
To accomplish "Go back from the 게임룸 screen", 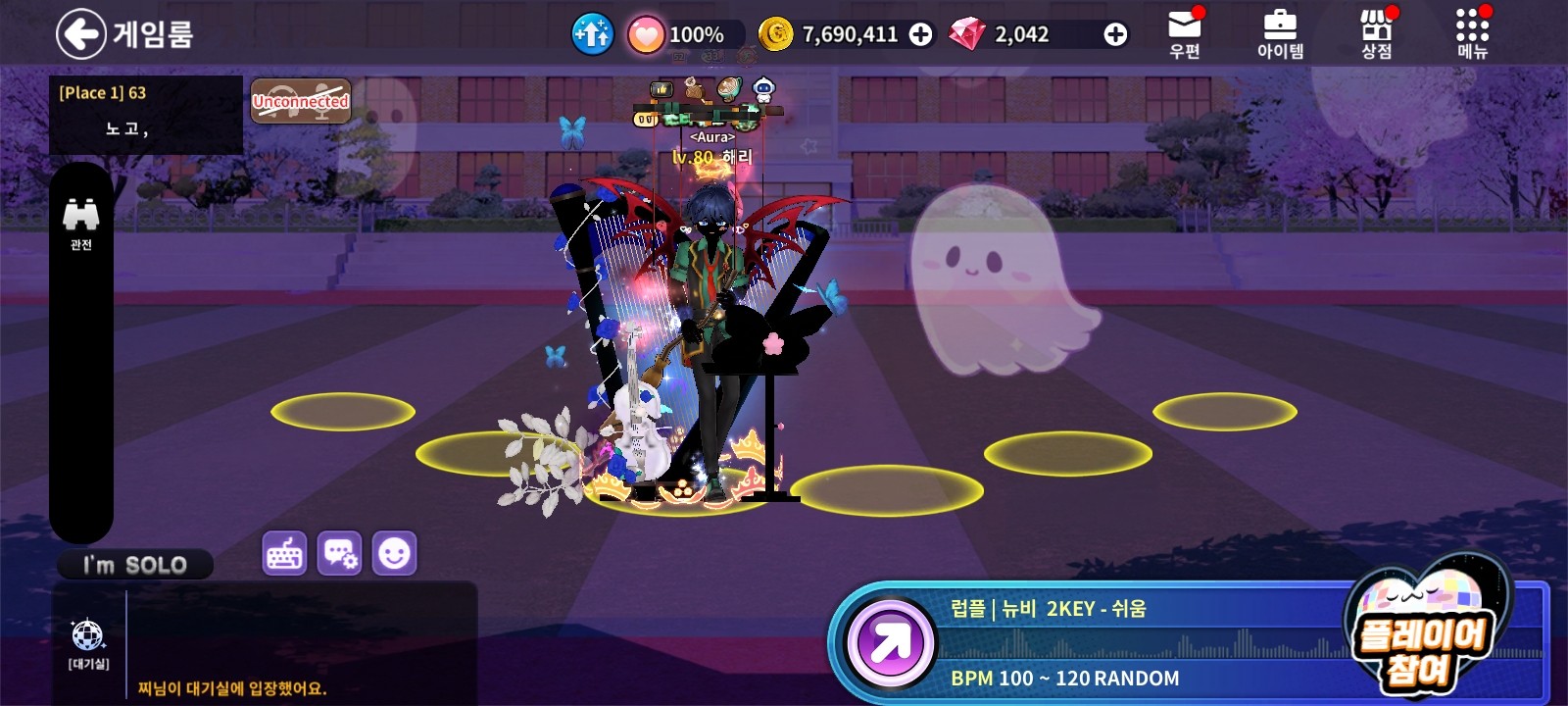I will point(80,34).
